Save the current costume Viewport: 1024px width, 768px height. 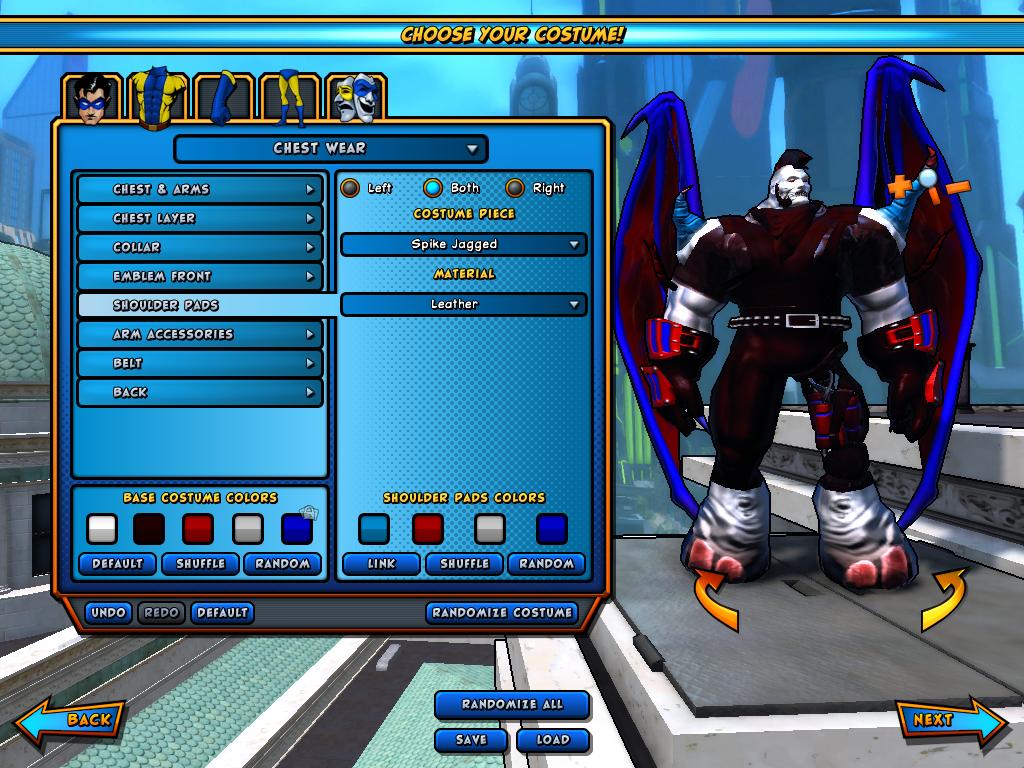(471, 740)
